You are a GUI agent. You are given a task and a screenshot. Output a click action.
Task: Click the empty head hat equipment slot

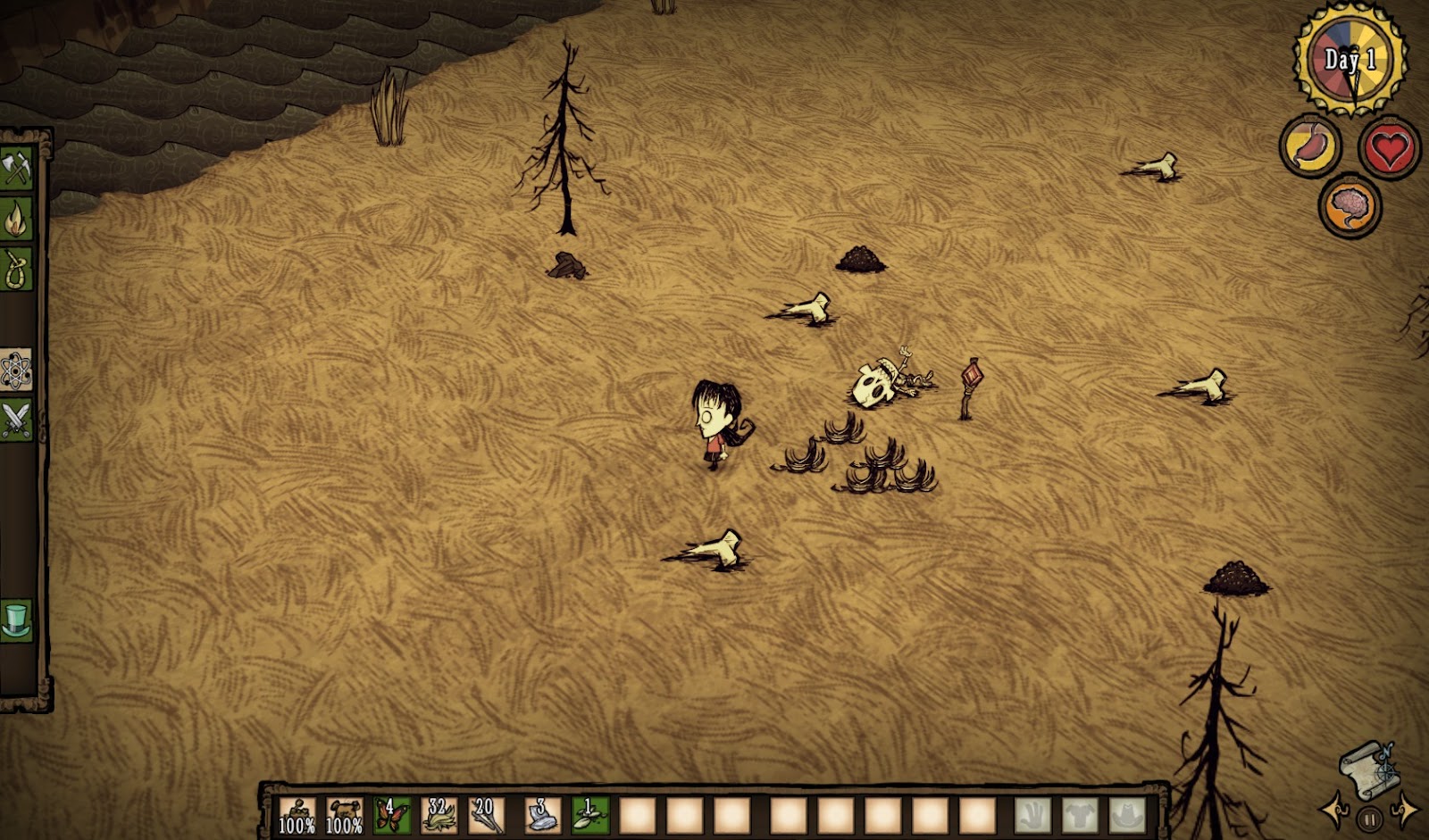tap(1127, 814)
